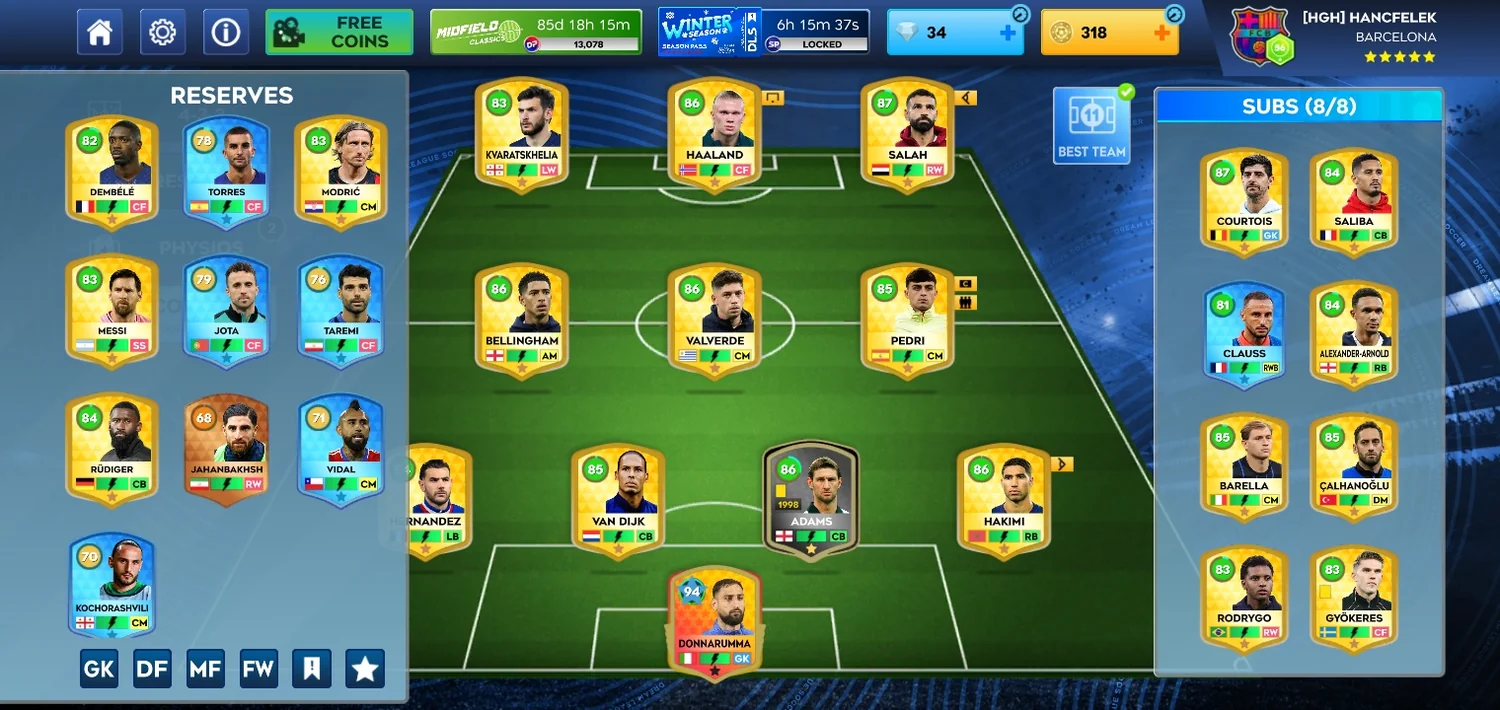This screenshot has width=1500, height=710.
Task: Open the Barcelona club profile badge
Action: click(1262, 37)
